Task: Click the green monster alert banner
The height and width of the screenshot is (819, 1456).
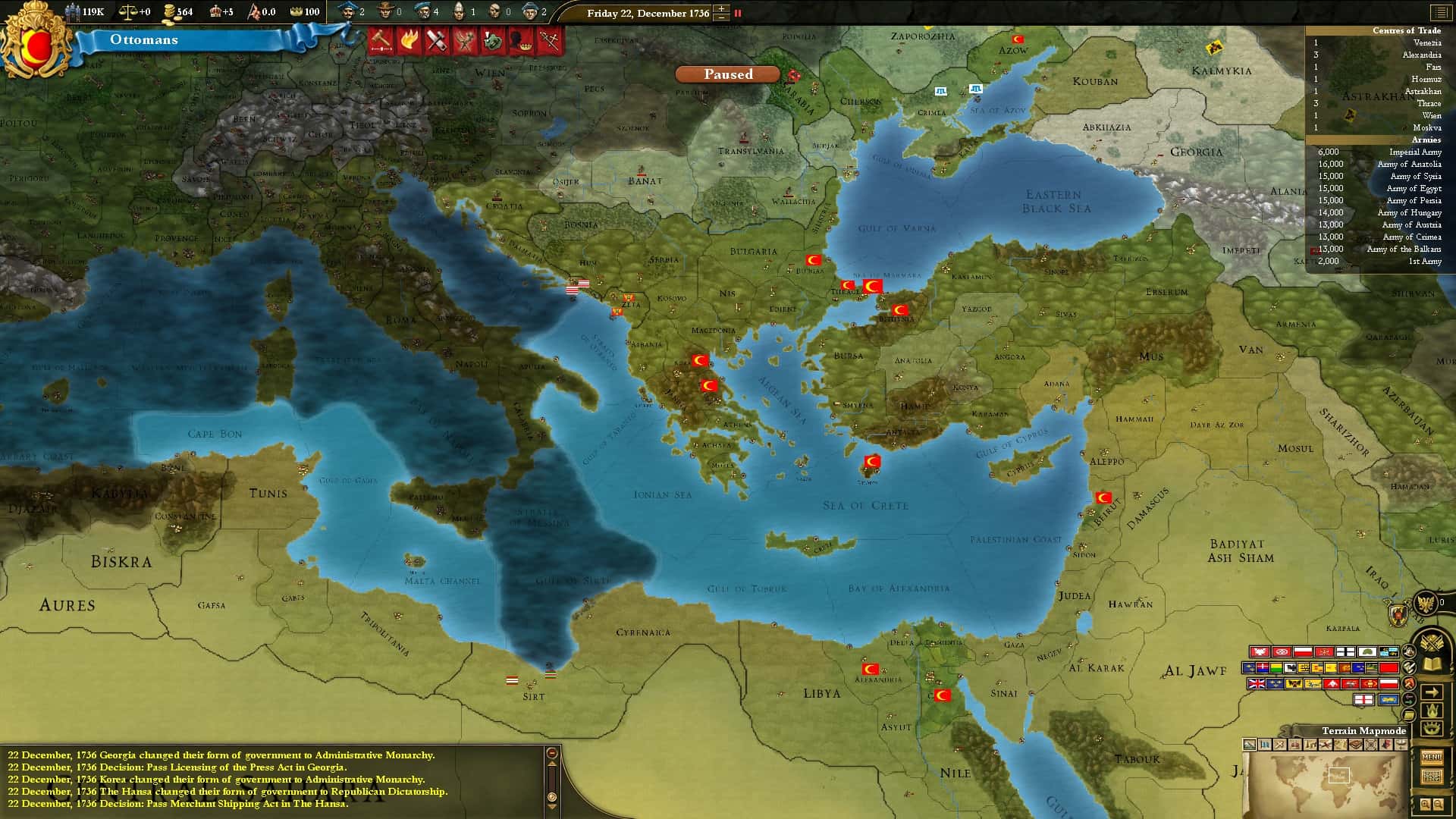Action: coord(493,40)
